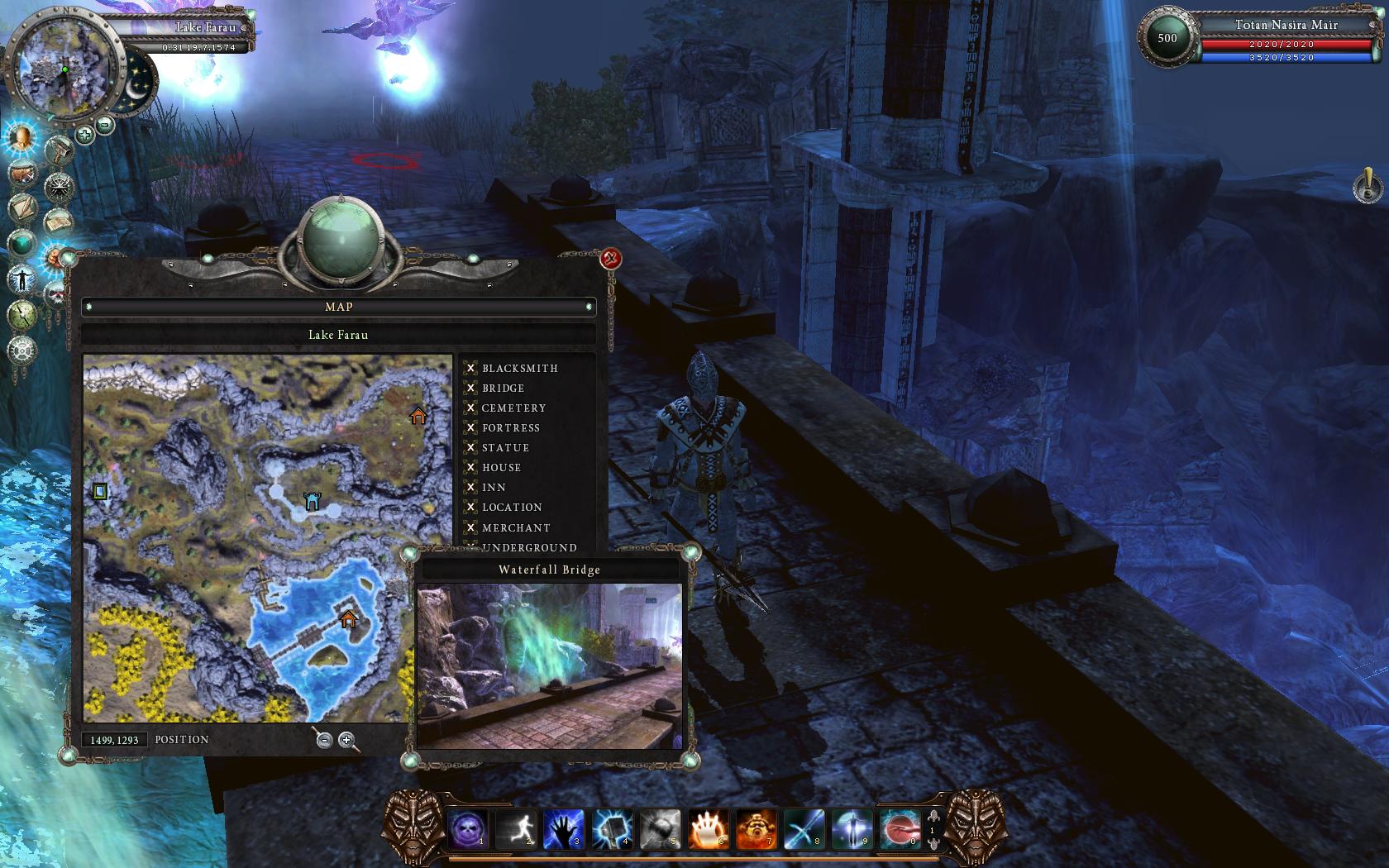Toggle the Merchant legend entry
The width and height of the screenshot is (1389, 868).
(x=470, y=527)
